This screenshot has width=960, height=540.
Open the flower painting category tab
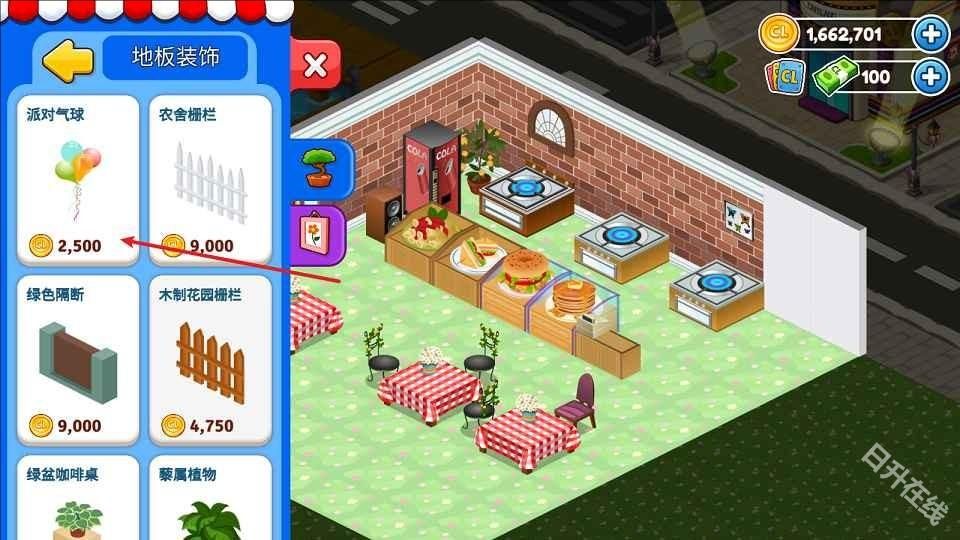(320, 230)
